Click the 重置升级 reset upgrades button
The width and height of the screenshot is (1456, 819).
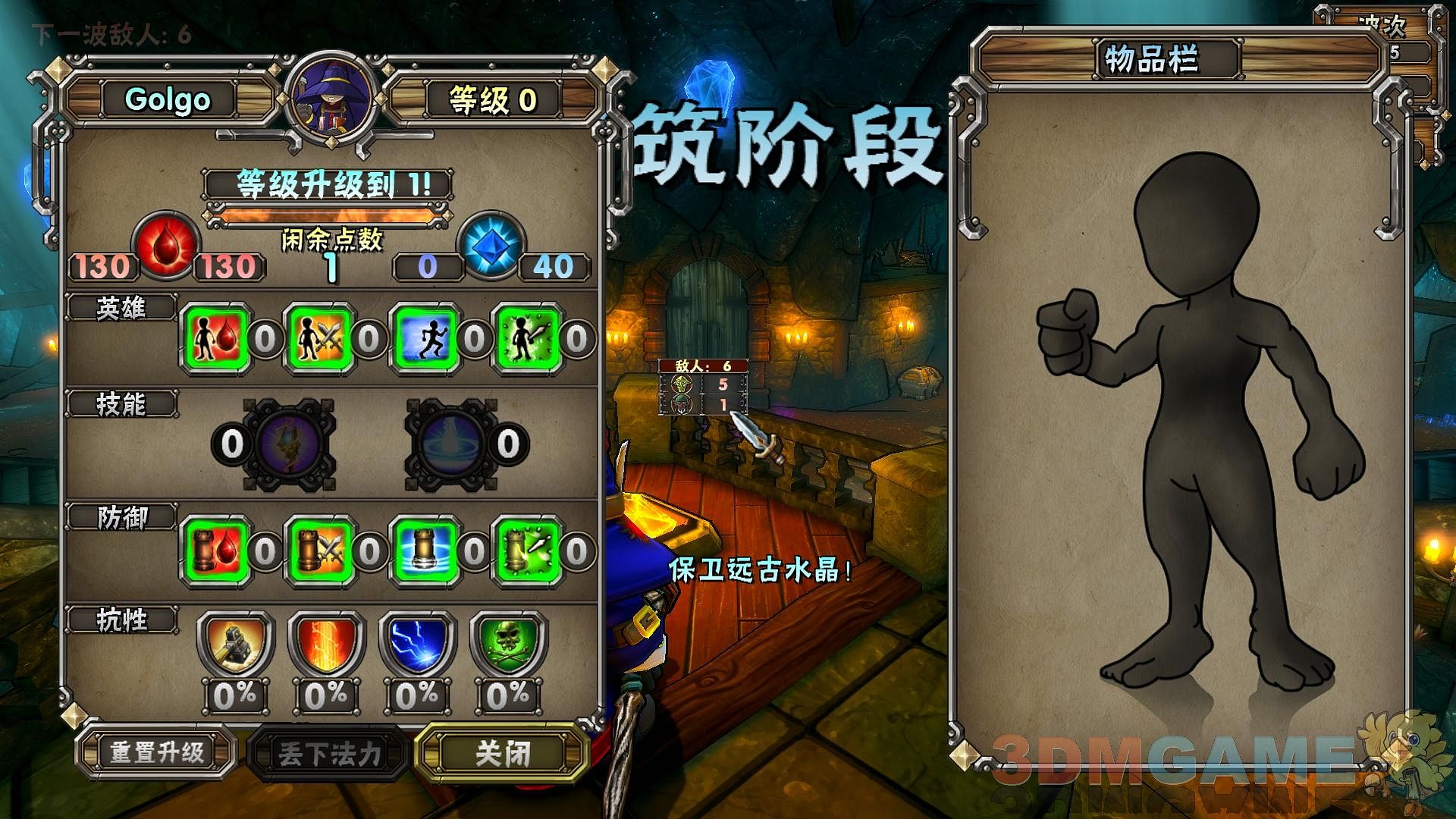point(157,752)
